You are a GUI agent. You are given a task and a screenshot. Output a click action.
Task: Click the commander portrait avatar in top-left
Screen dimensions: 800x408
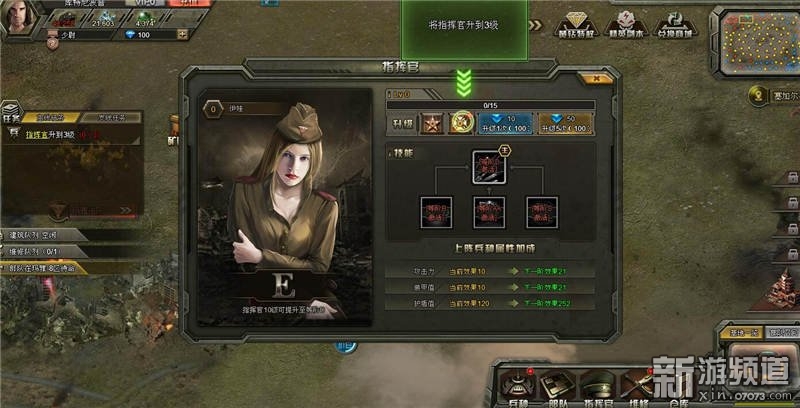pos(18,14)
